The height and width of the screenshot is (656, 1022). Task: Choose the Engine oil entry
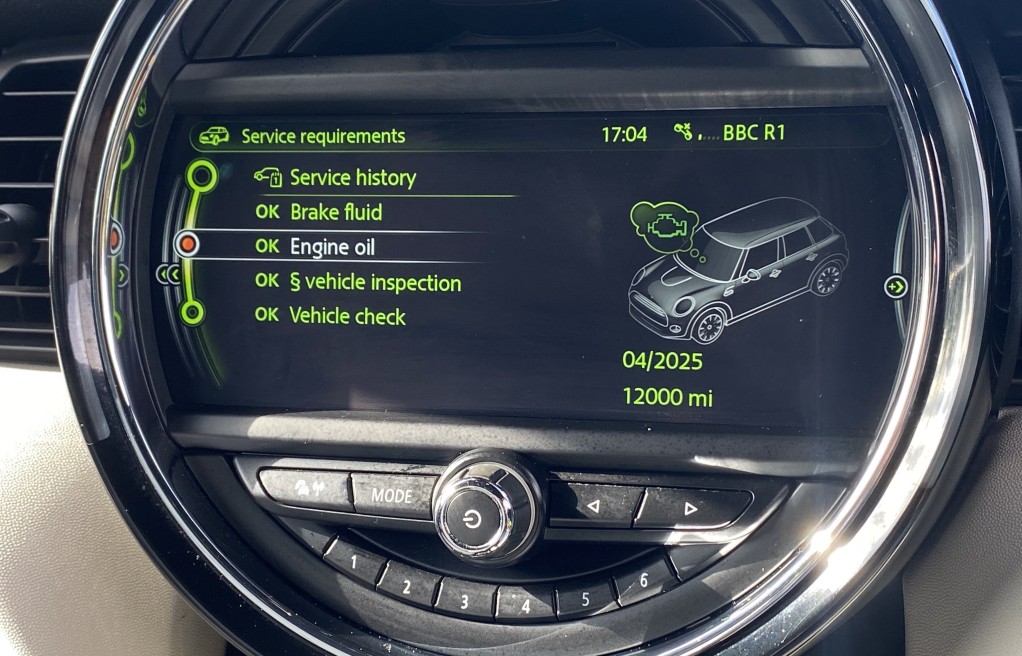coord(332,246)
